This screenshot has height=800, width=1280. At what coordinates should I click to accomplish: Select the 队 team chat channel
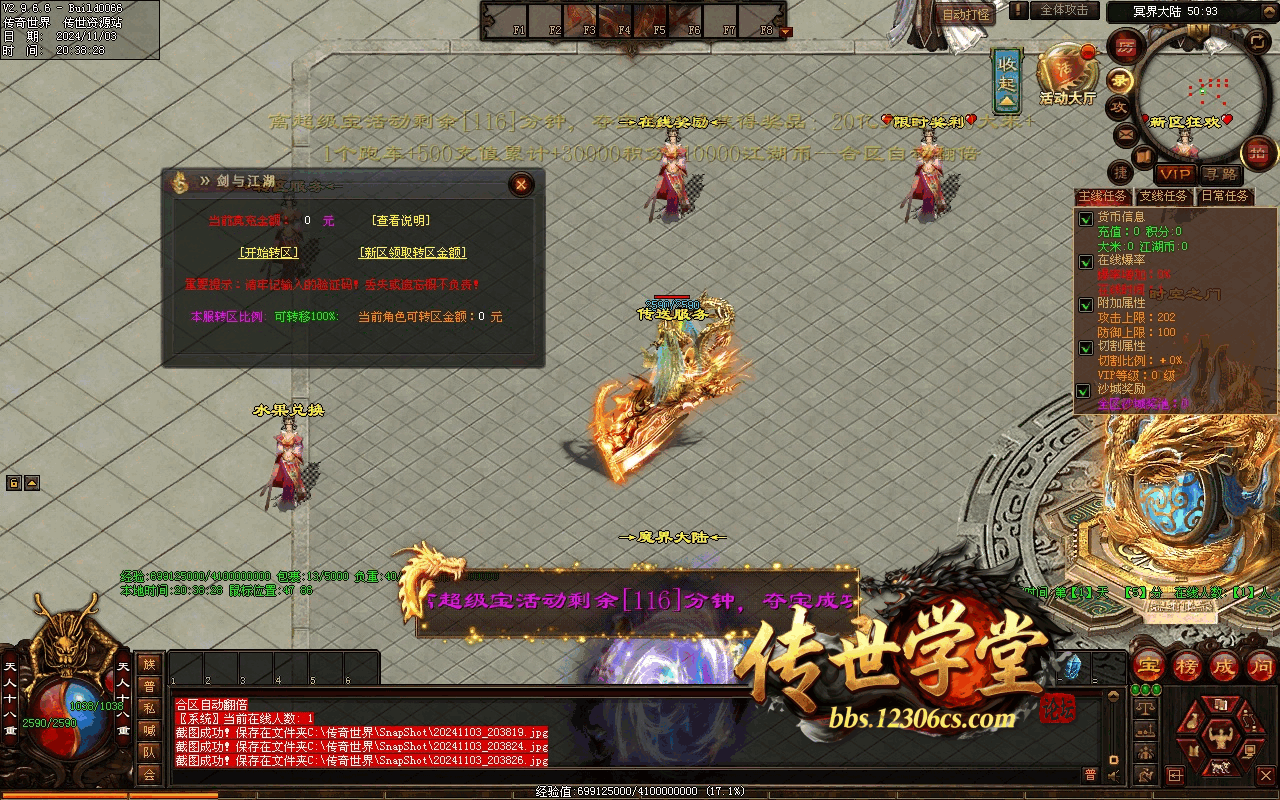(149, 752)
